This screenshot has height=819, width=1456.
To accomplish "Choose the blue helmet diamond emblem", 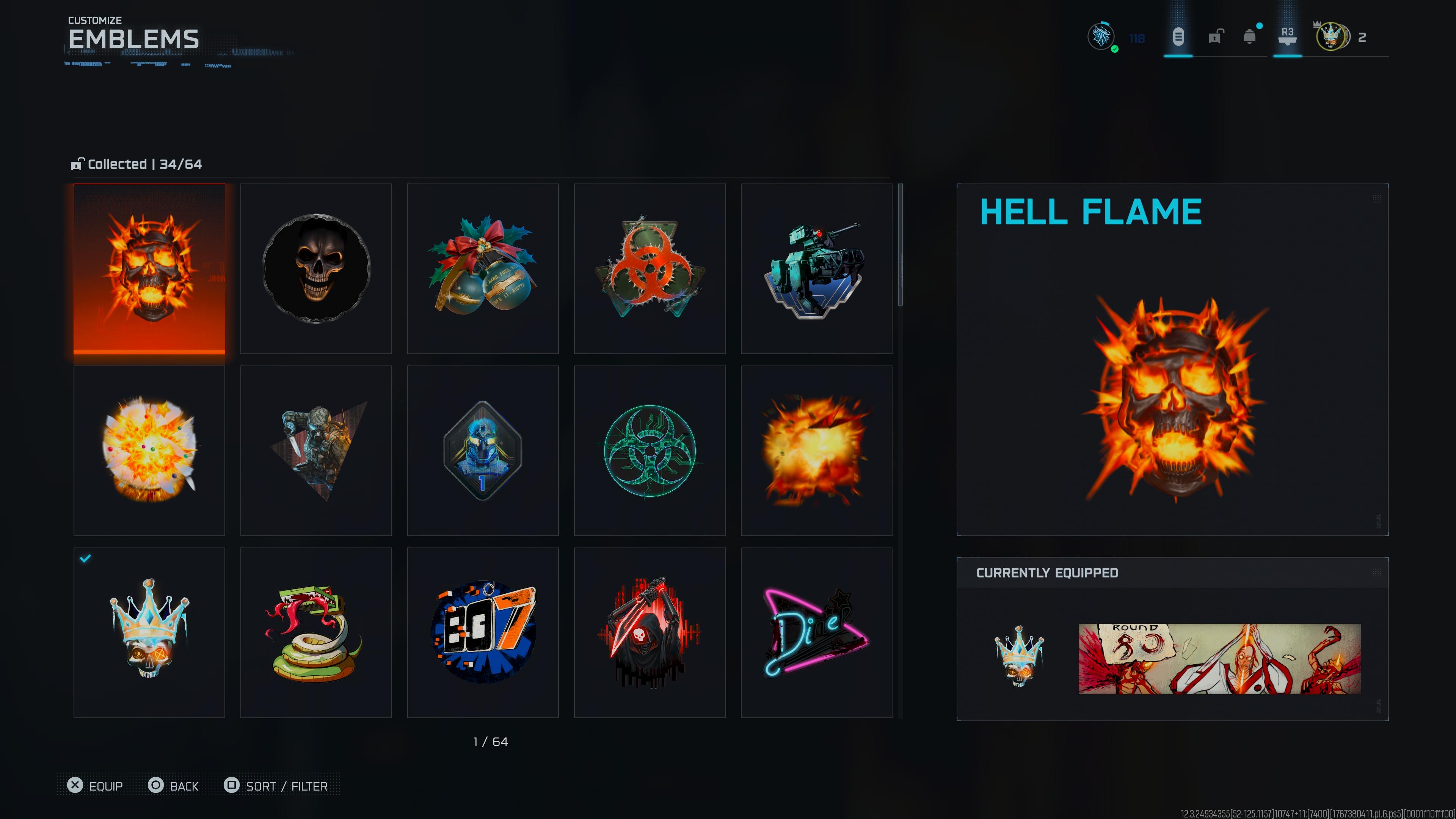I will 483,450.
